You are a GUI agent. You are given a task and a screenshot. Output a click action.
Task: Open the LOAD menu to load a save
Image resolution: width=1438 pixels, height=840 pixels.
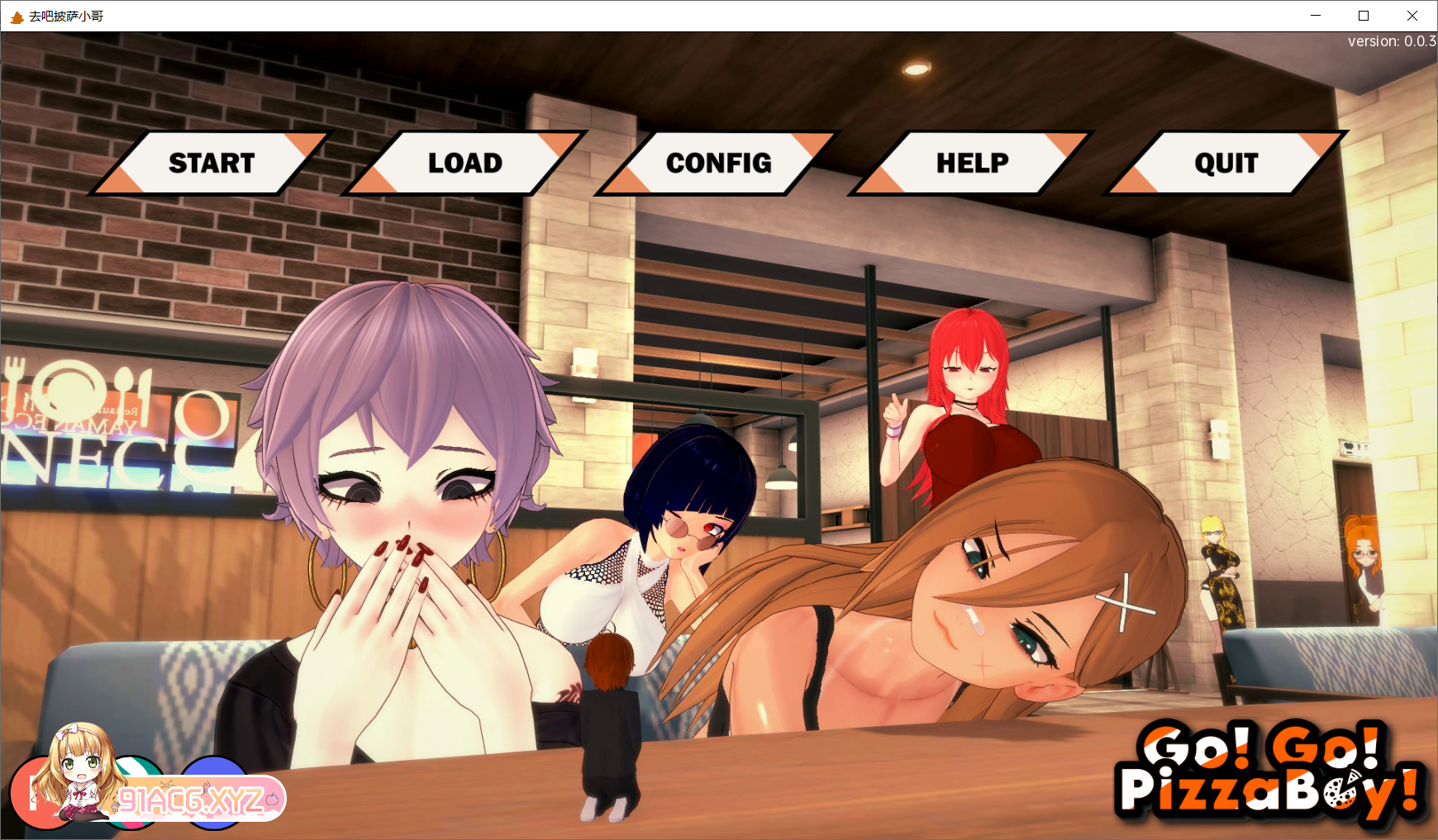click(x=464, y=163)
